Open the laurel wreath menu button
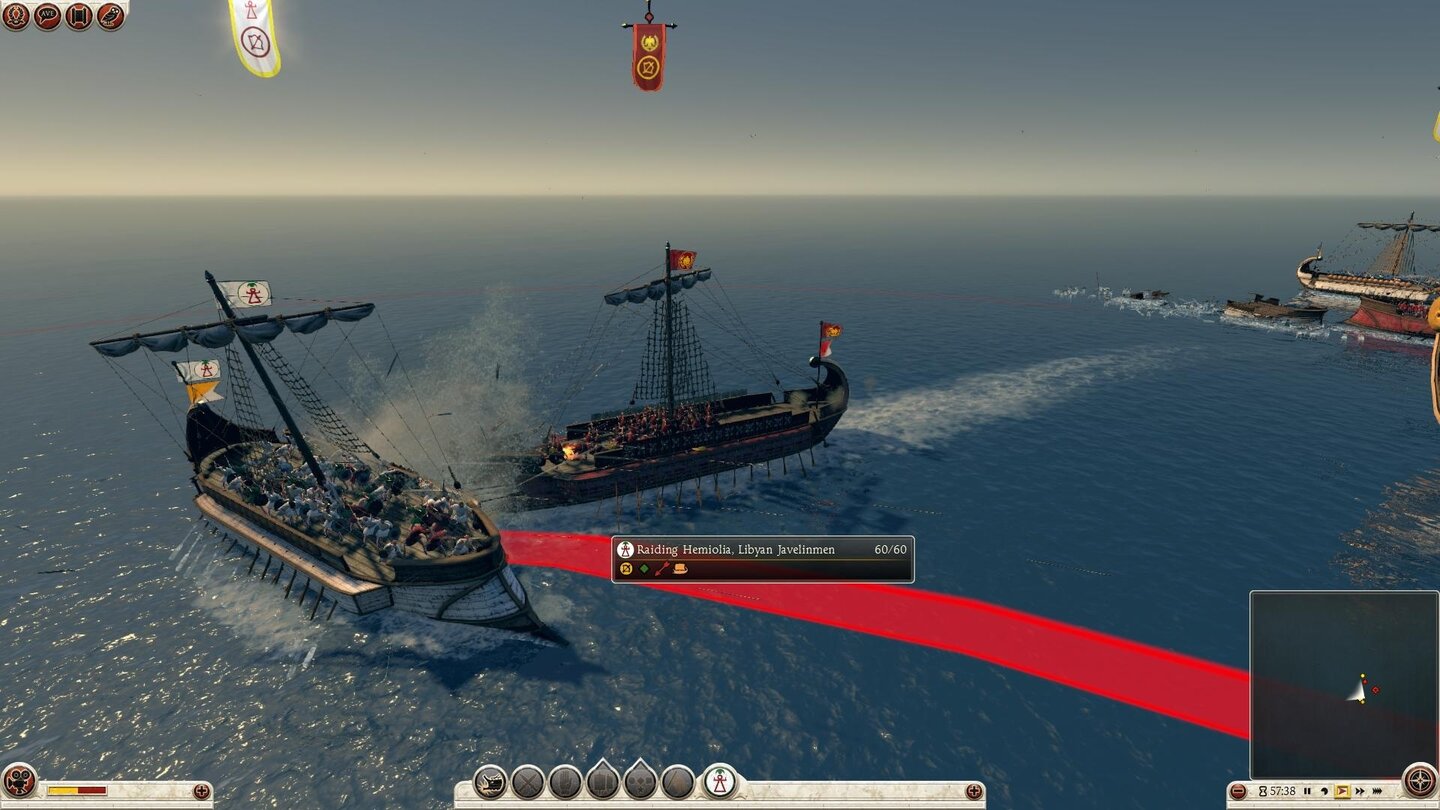The width and height of the screenshot is (1440, 810). coord(15,16)
